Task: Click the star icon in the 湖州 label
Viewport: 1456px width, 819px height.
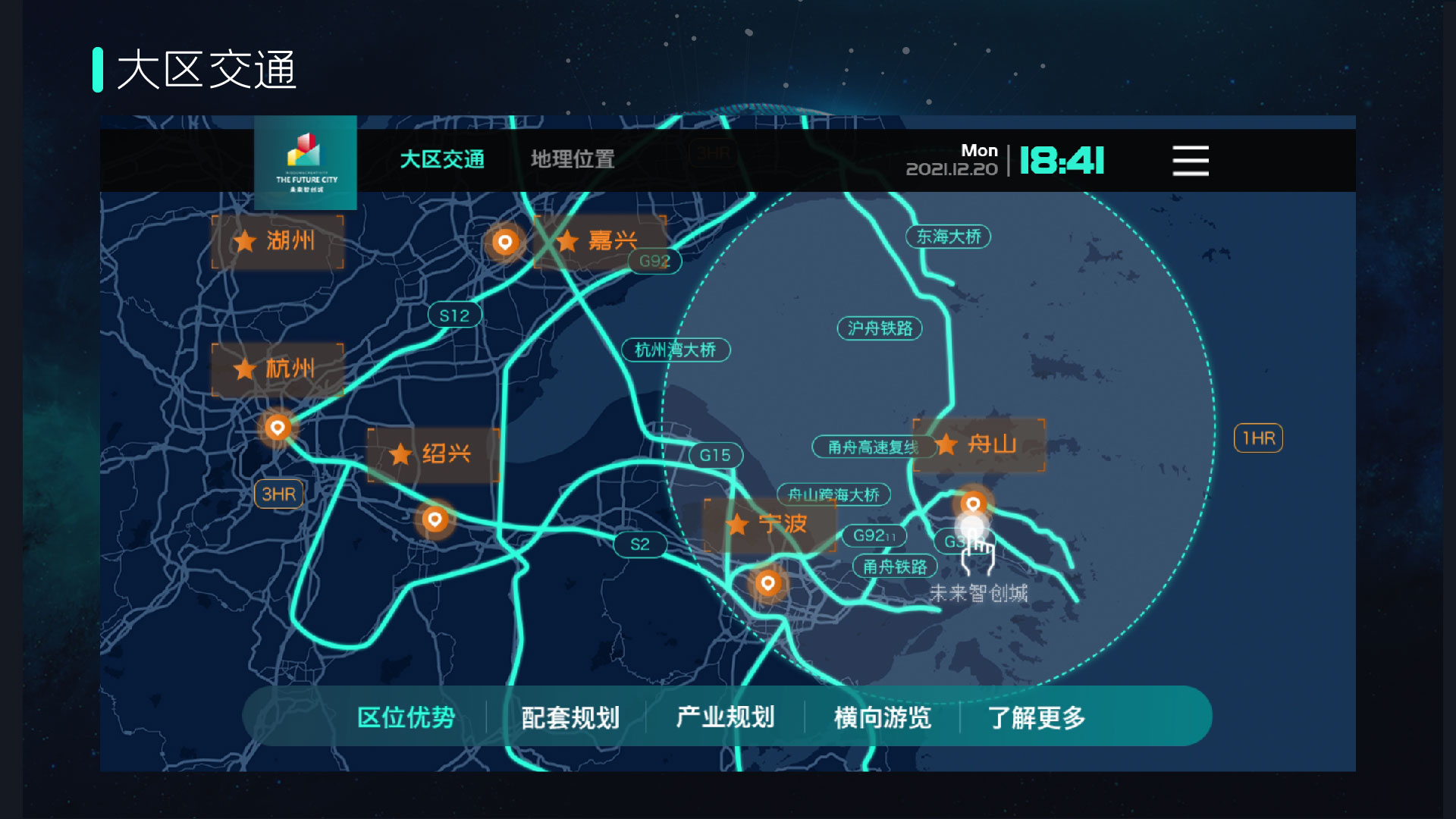Action: pos(244,241)
